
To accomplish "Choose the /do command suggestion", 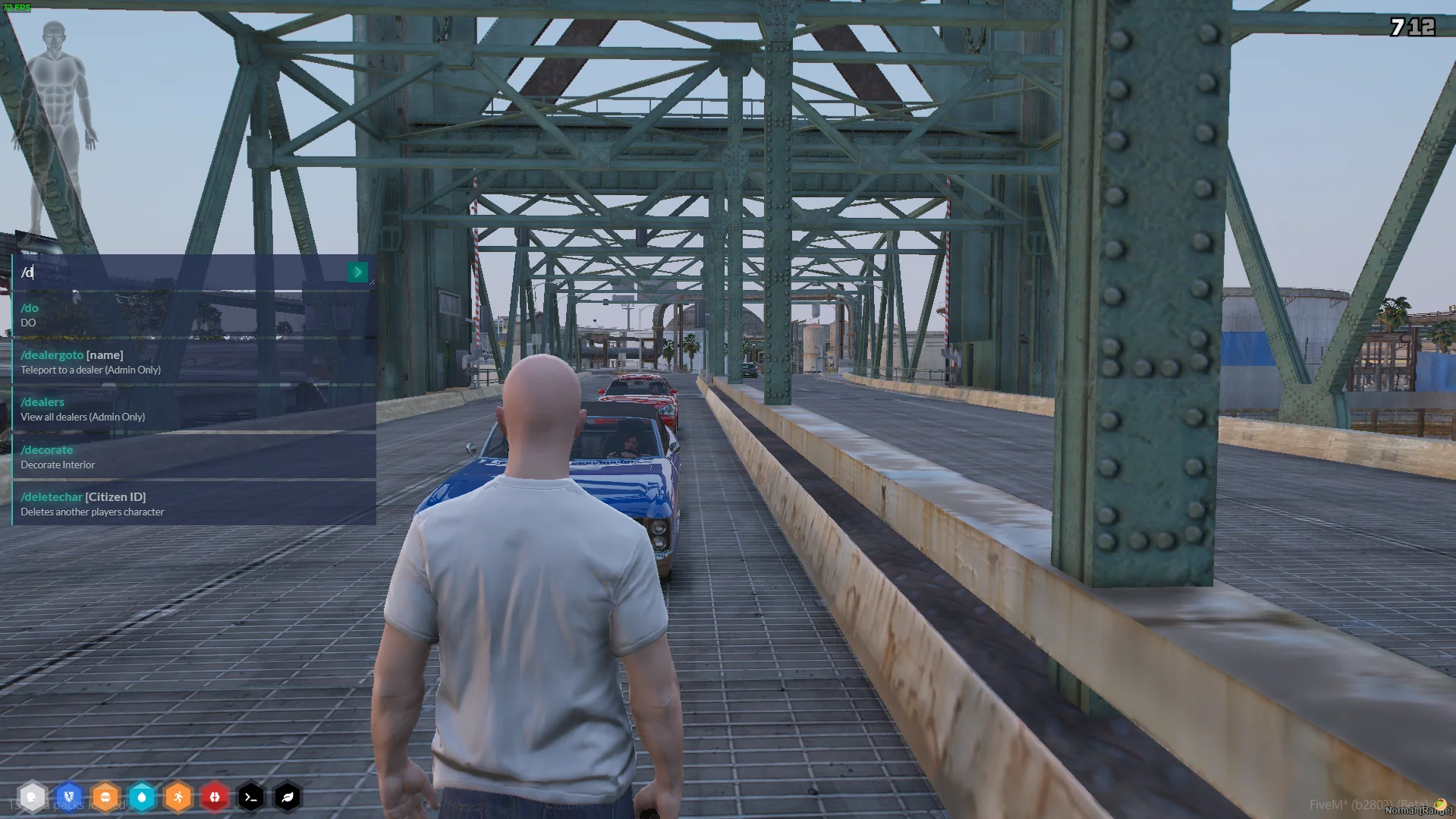I will click(193, 315).
